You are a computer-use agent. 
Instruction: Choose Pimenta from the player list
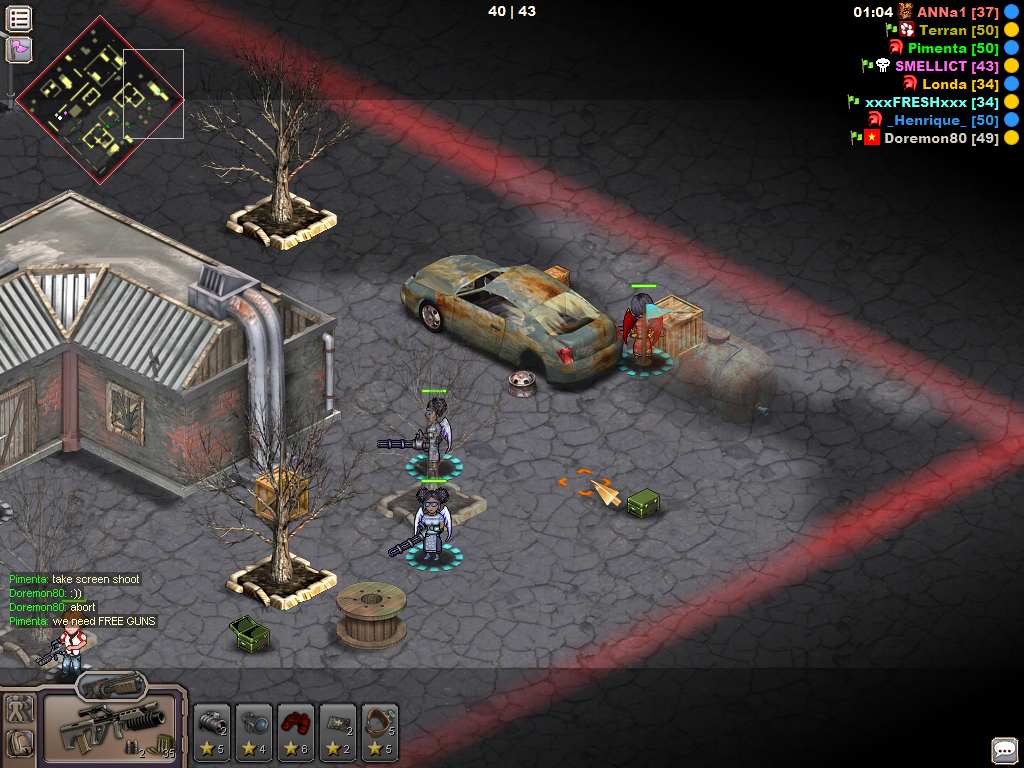(x=938, y=48)
